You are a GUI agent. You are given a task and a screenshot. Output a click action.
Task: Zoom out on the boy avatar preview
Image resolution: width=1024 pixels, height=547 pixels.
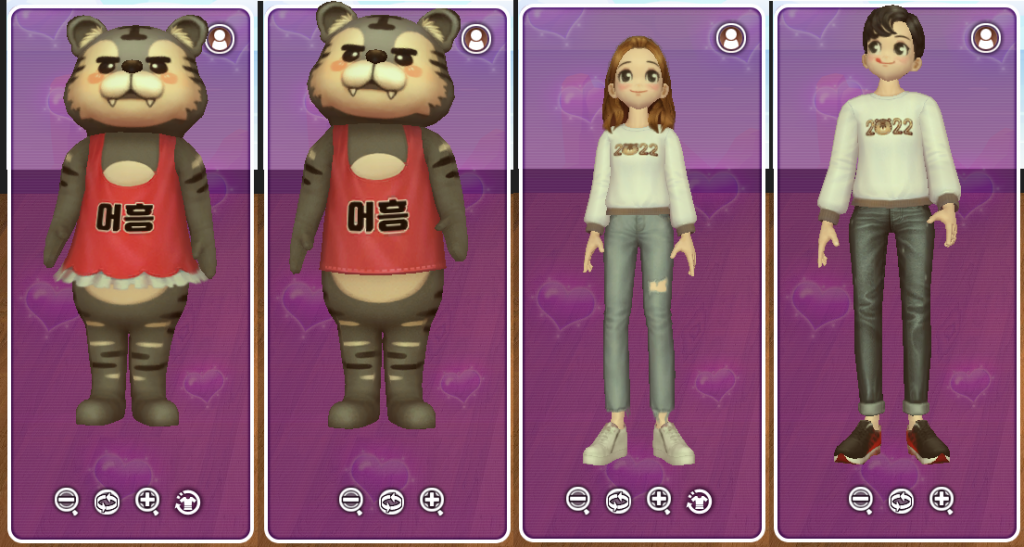tap(861, 499)
